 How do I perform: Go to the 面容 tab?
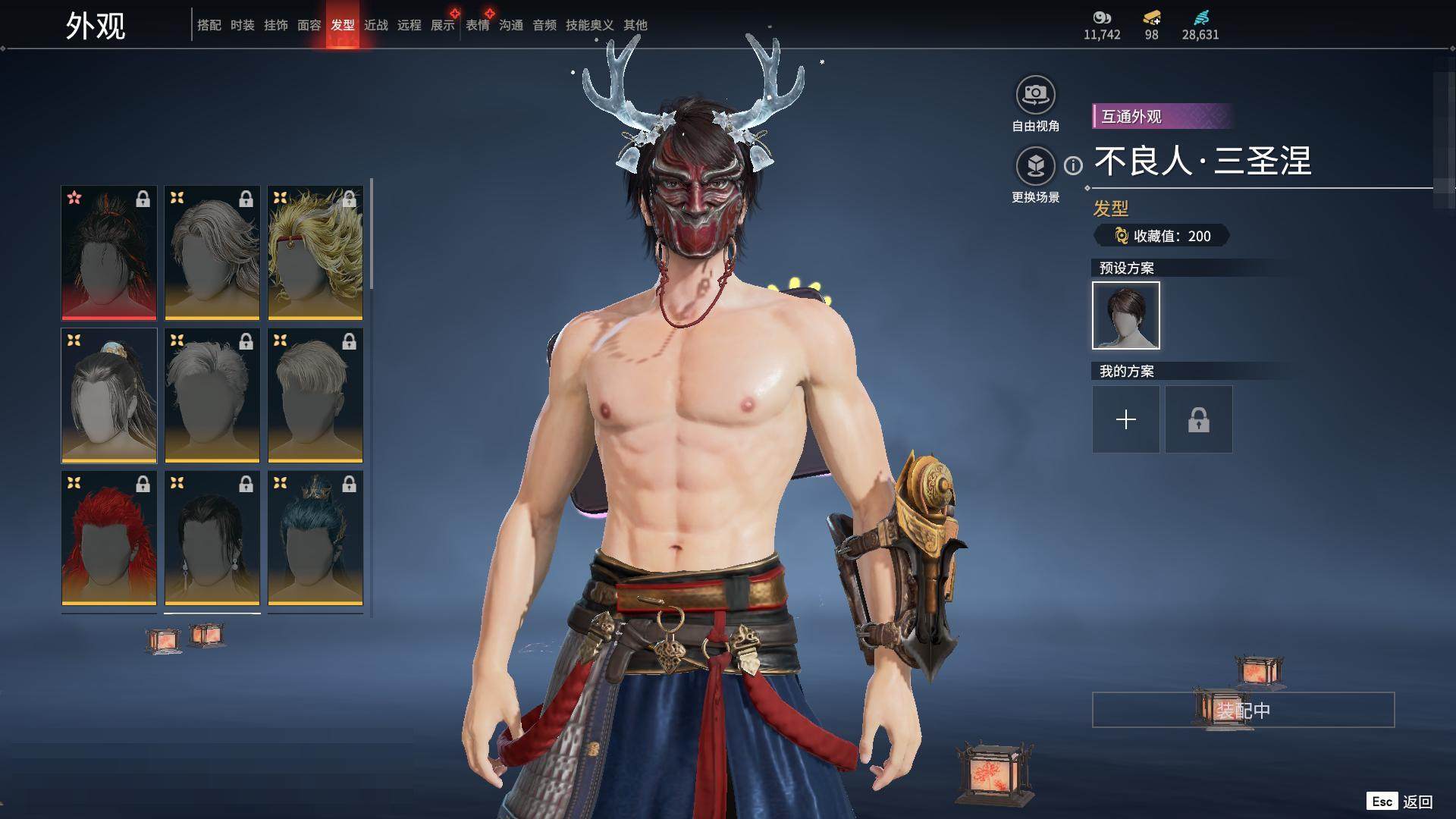click(x=309, y=25)
